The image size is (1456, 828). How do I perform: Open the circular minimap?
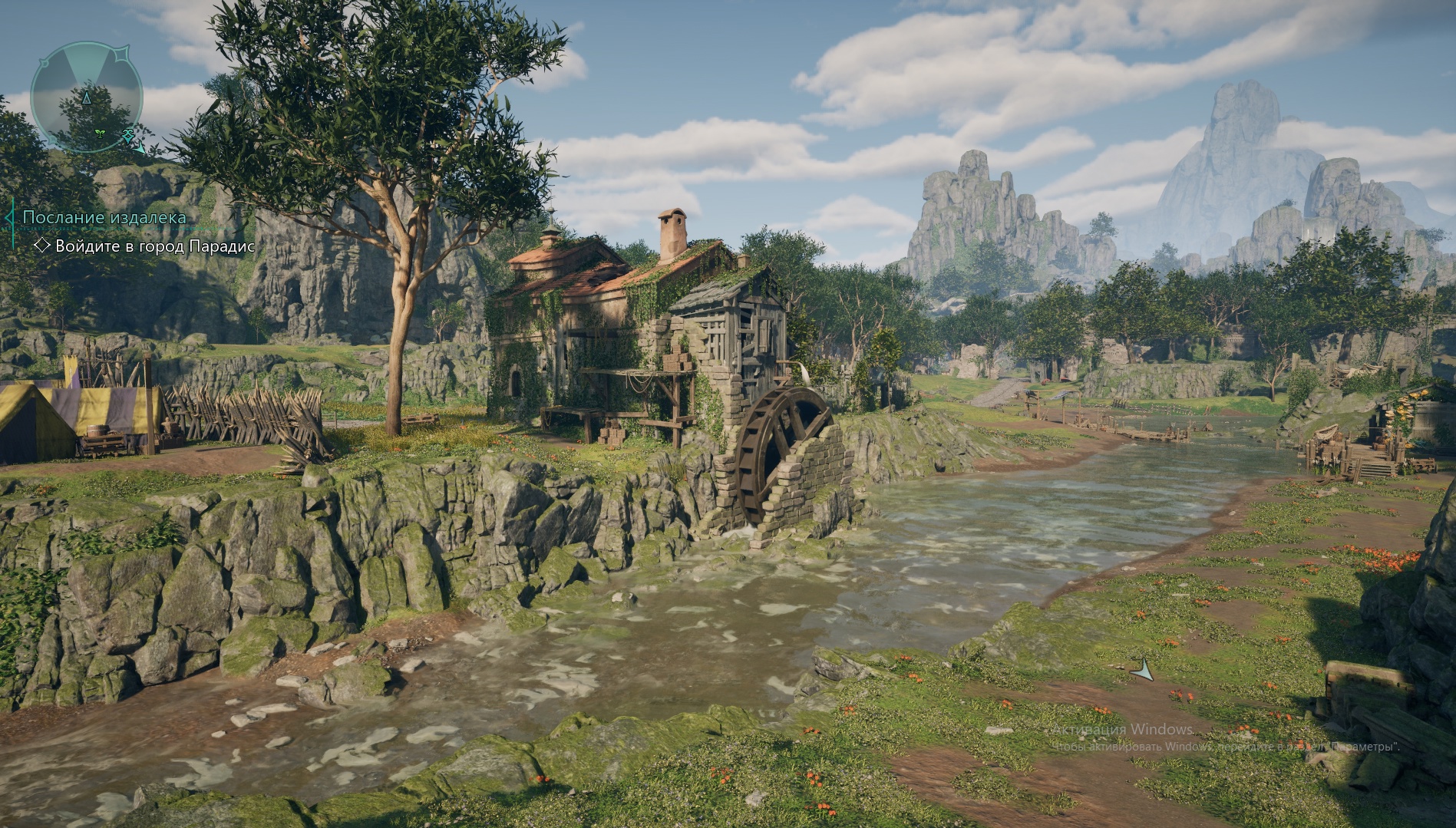[86, 96]
